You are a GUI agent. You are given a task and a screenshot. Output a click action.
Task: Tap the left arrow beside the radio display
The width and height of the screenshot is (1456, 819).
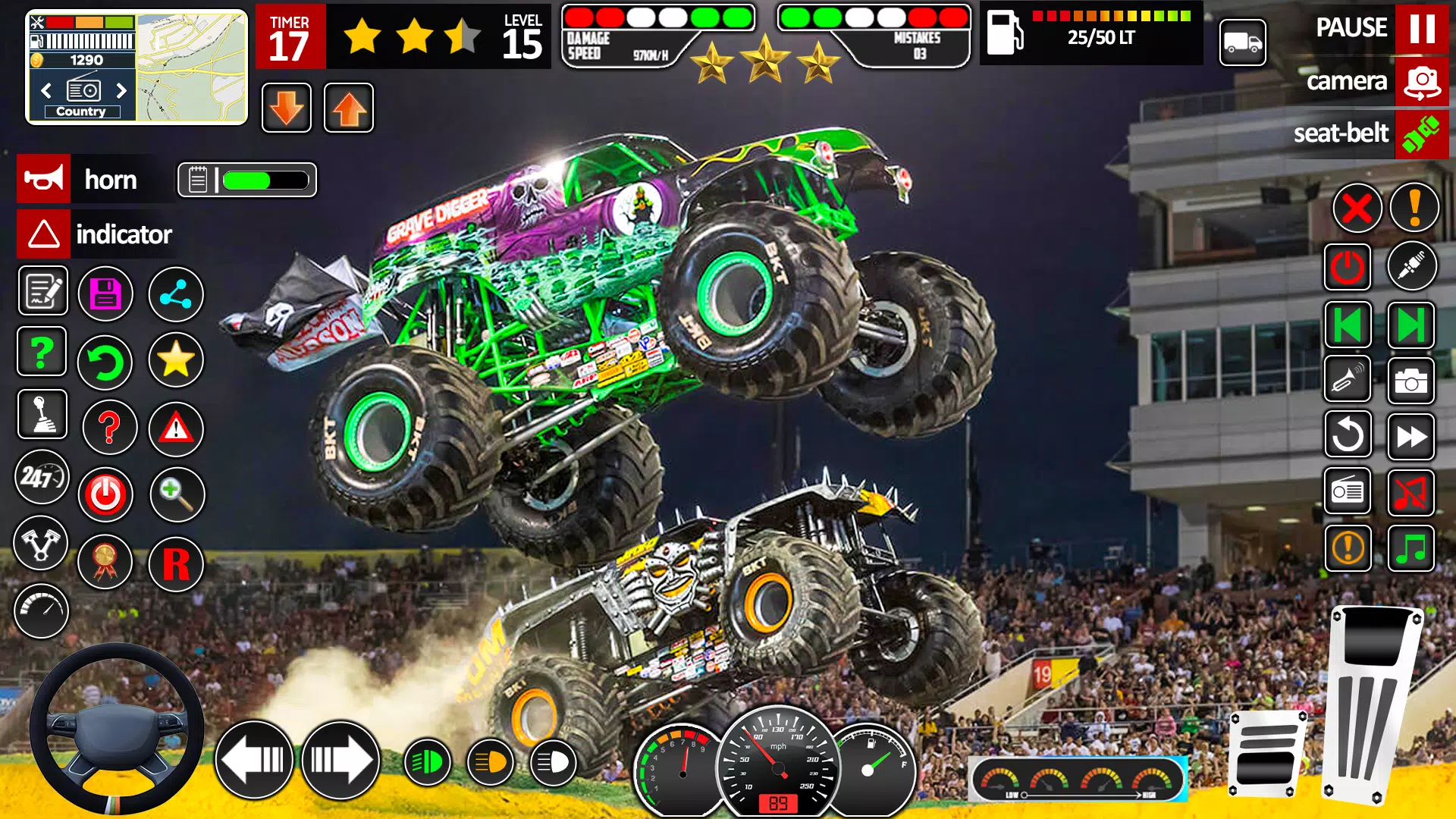tap(45, 90)
